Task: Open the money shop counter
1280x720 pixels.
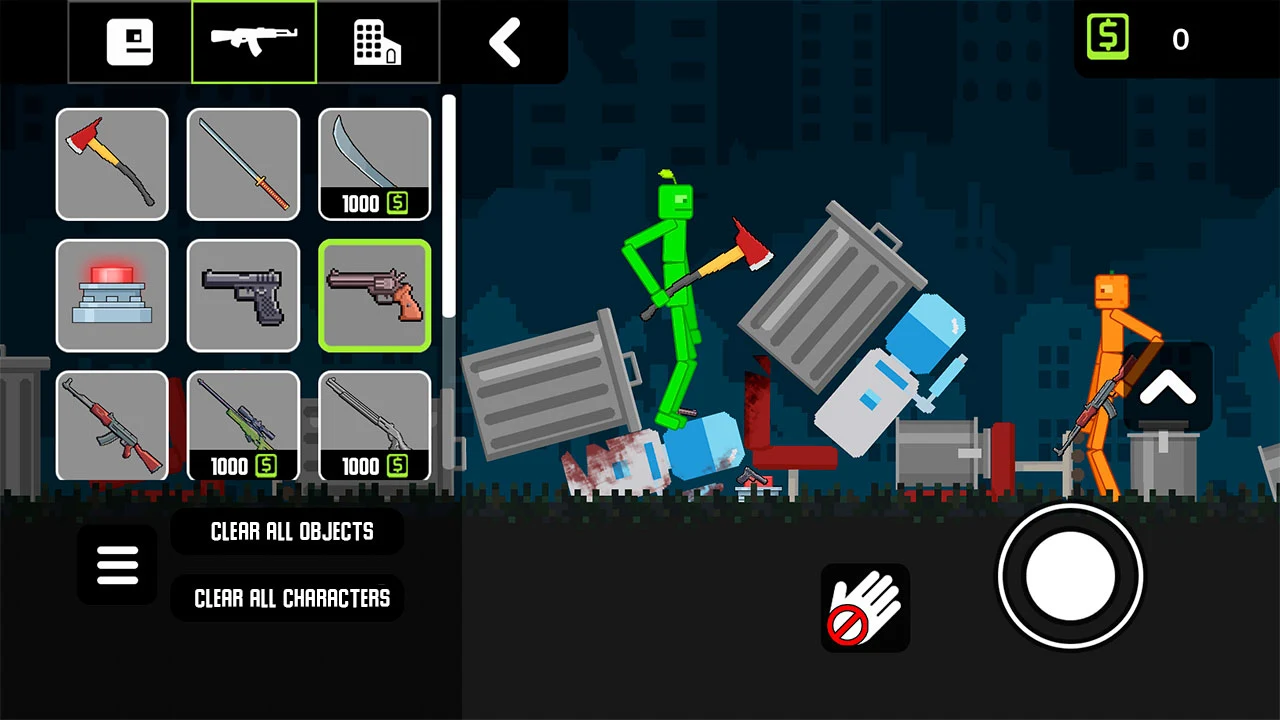Action: point(1145,40)
